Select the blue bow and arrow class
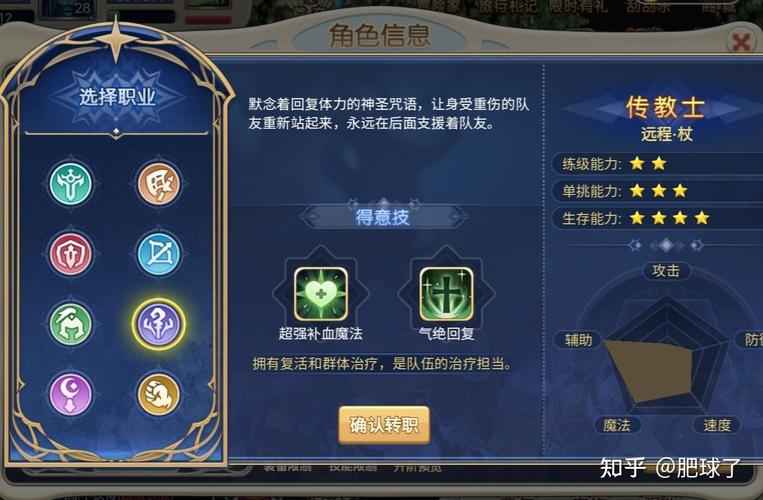 pyautogui.click(x=159, y=253)
